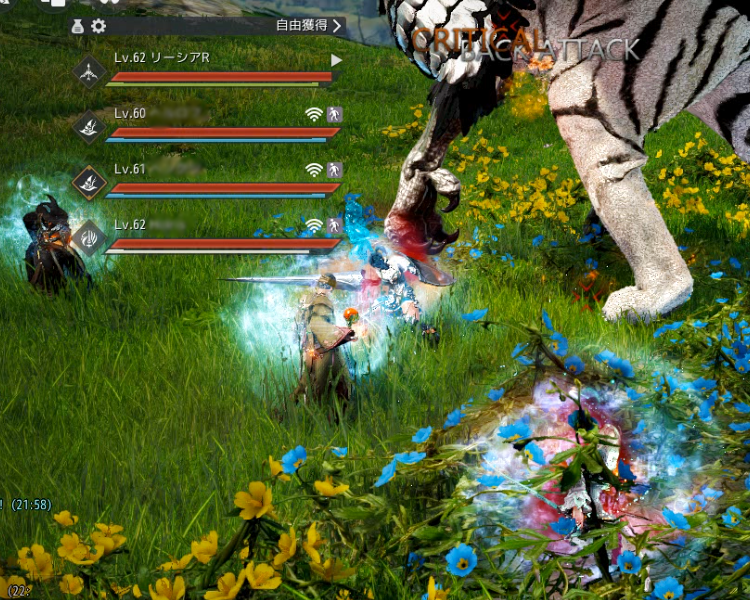Screen dimensions: 750x600
Task: Select party member Lv.62 リーシアR
Action: pyautogui.click(x=162, y=58)
